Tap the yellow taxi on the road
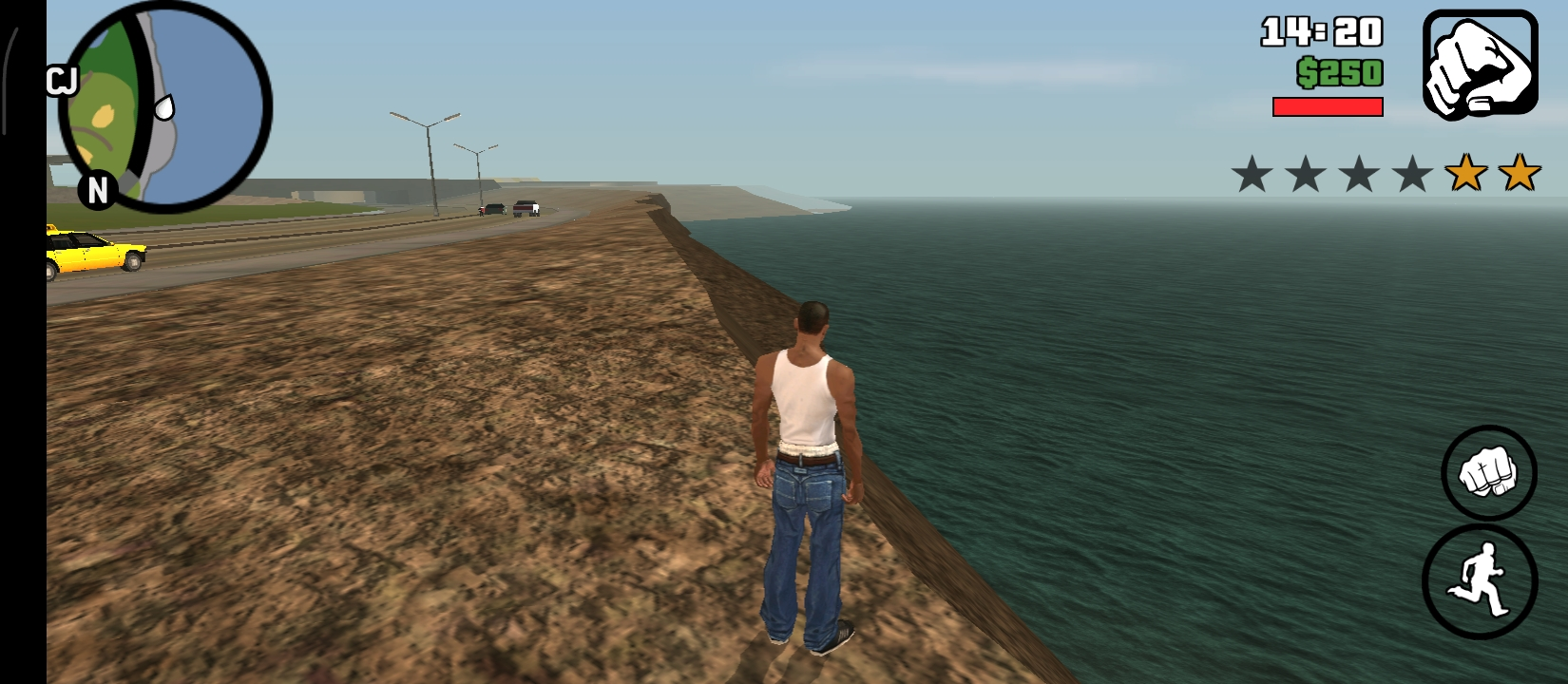The height and width of the screenshot is (684, 1568). [95, 254]
